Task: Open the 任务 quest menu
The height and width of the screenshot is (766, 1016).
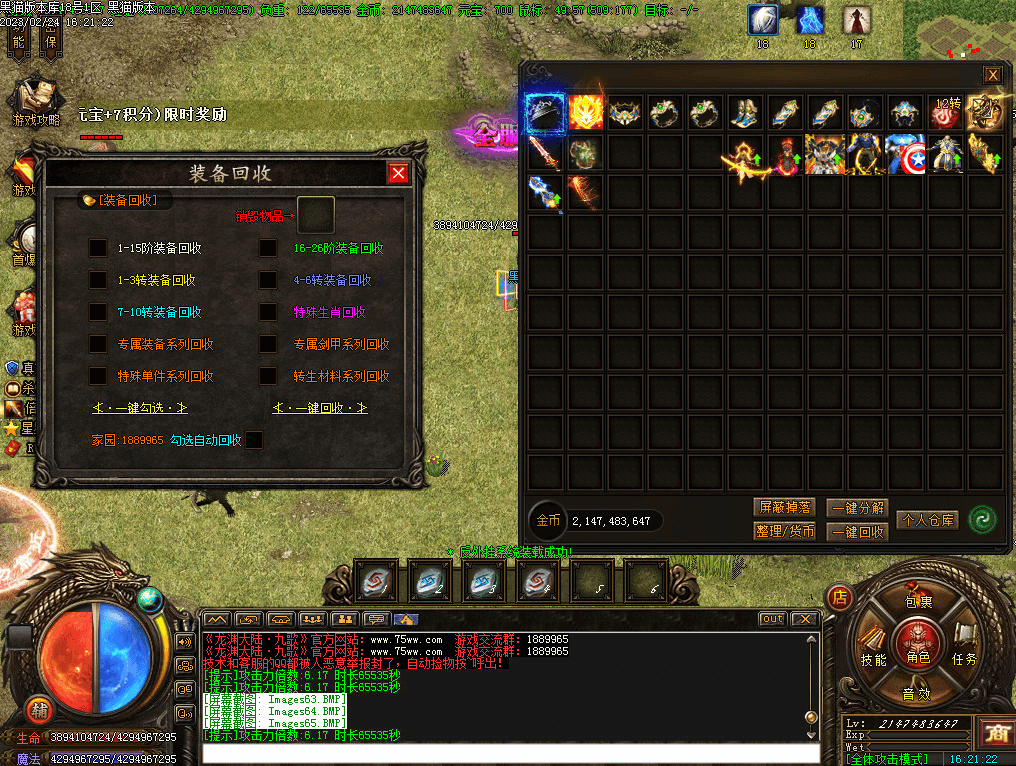Action: (964, 658)
